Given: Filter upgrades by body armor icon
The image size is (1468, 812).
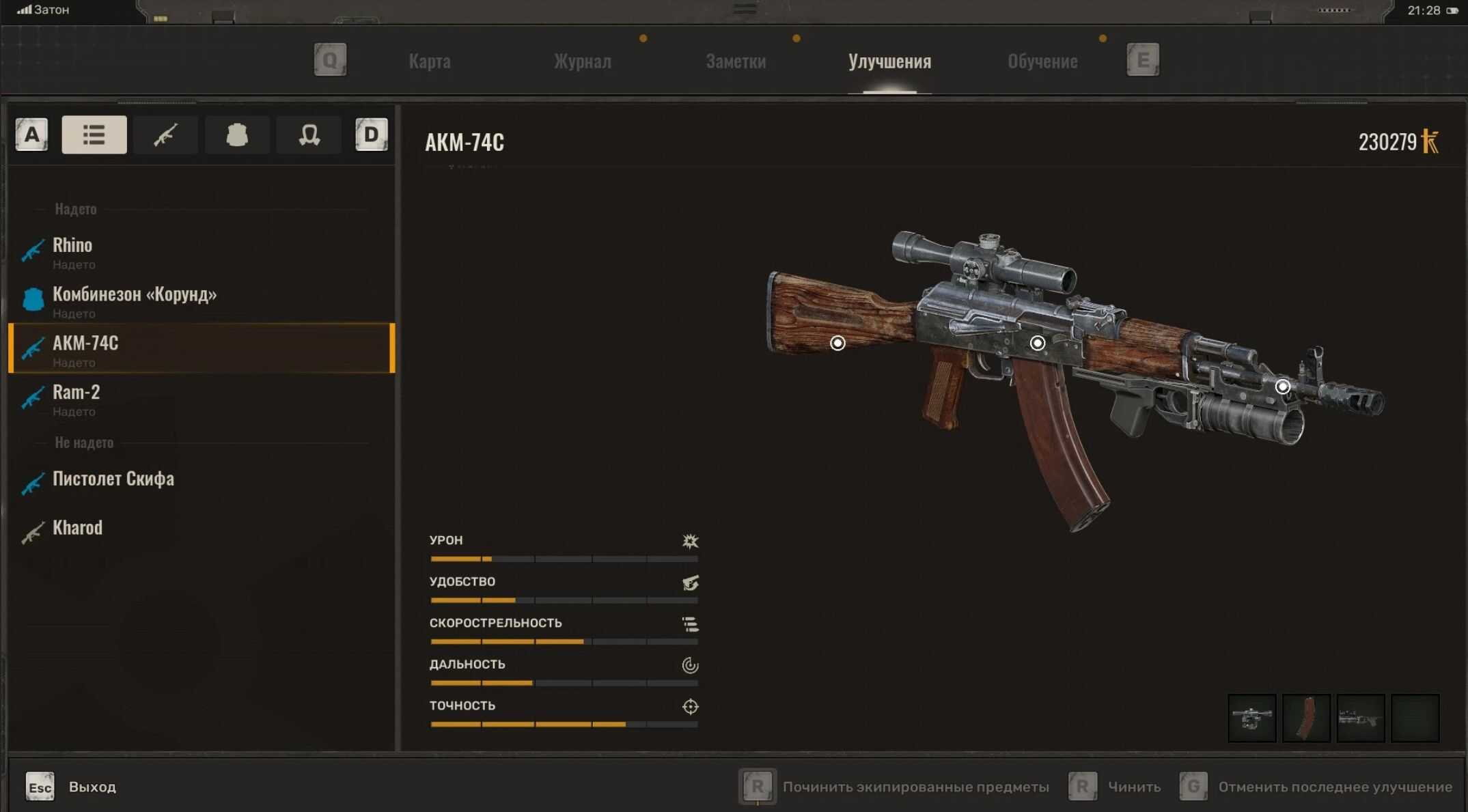Looking at the screenshot, I should [237, 135].
